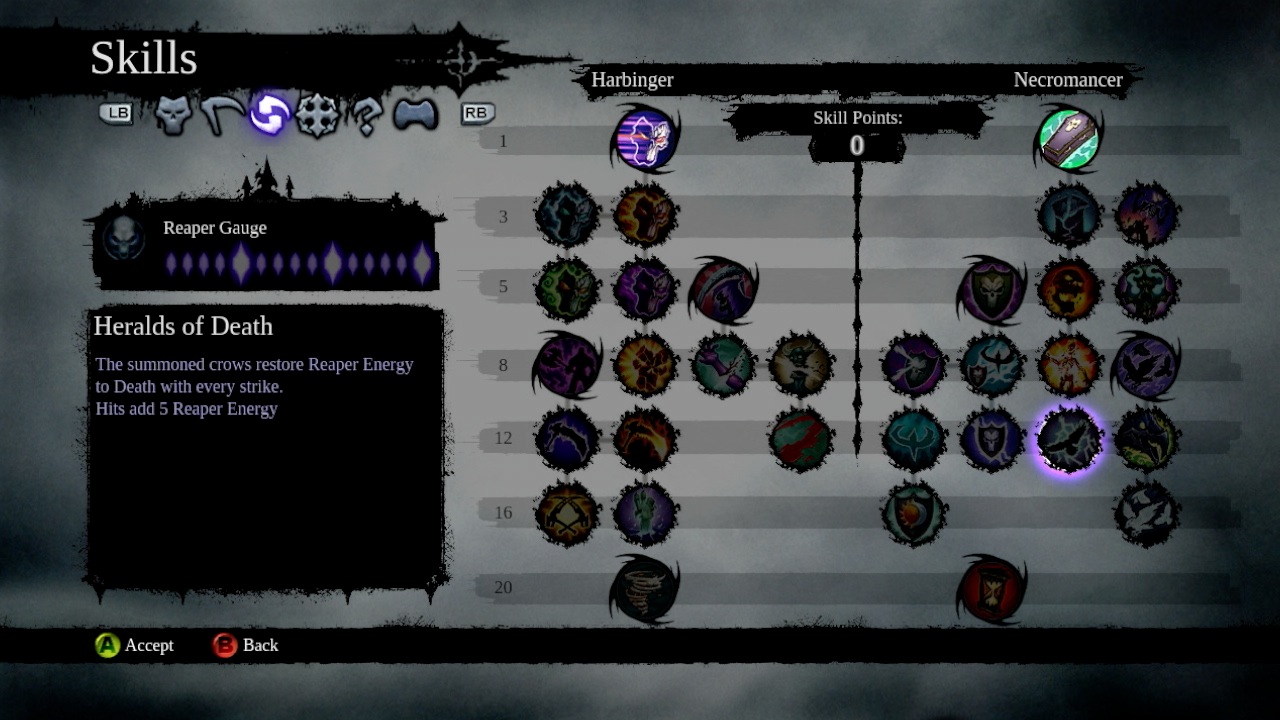
Task: Switch to the gamepad tab
Action: pos(415,115)
